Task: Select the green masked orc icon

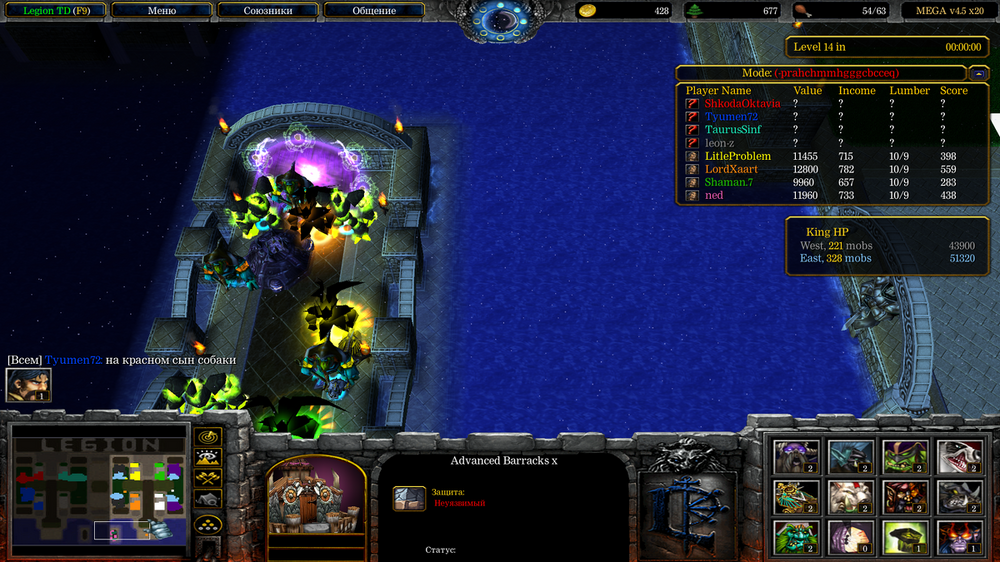Action: [904, 456]
